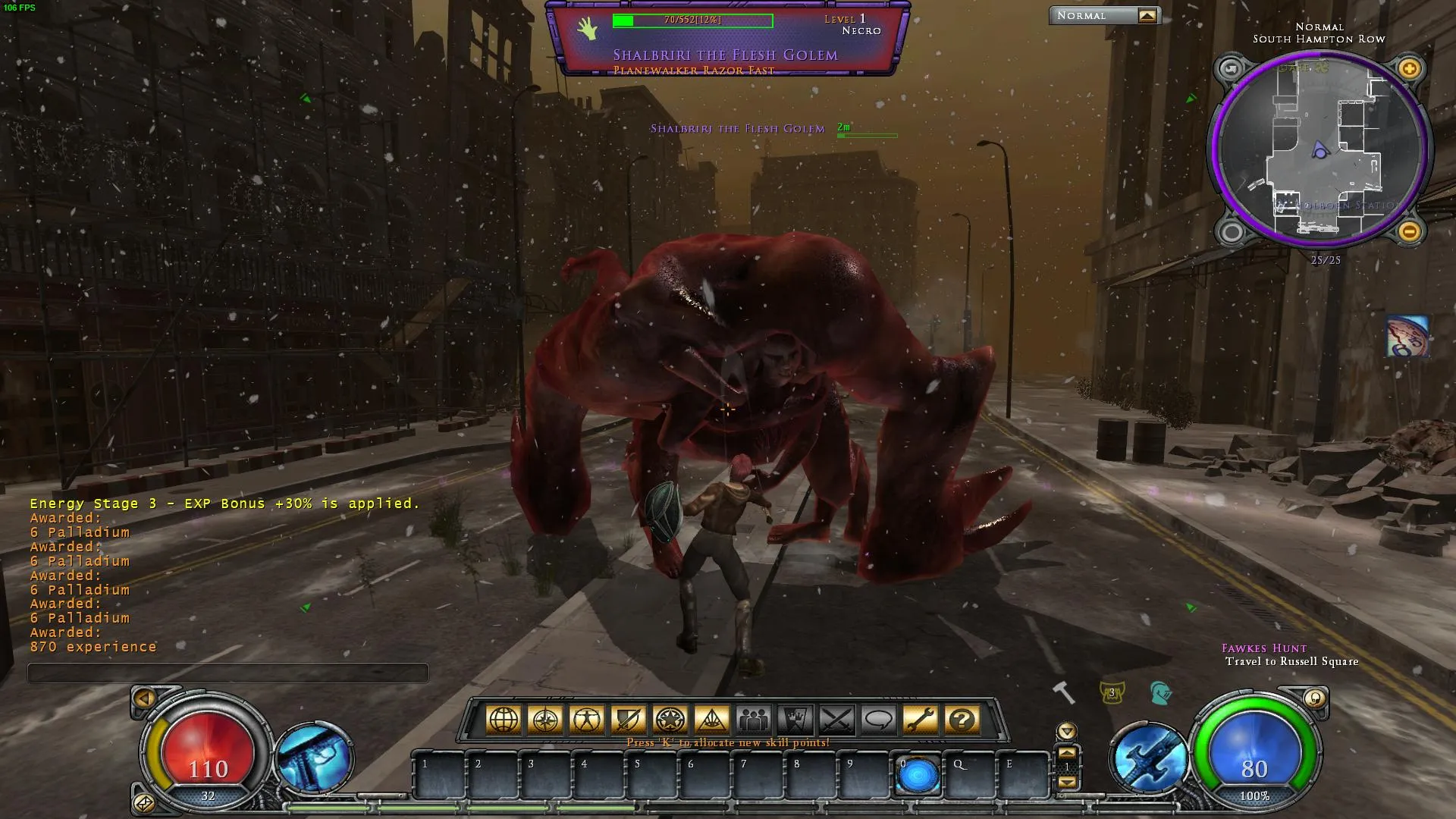This screenshot has height=819, width=1456.
Task: Open the chat speech bubble button
Action: pos(879,720)
